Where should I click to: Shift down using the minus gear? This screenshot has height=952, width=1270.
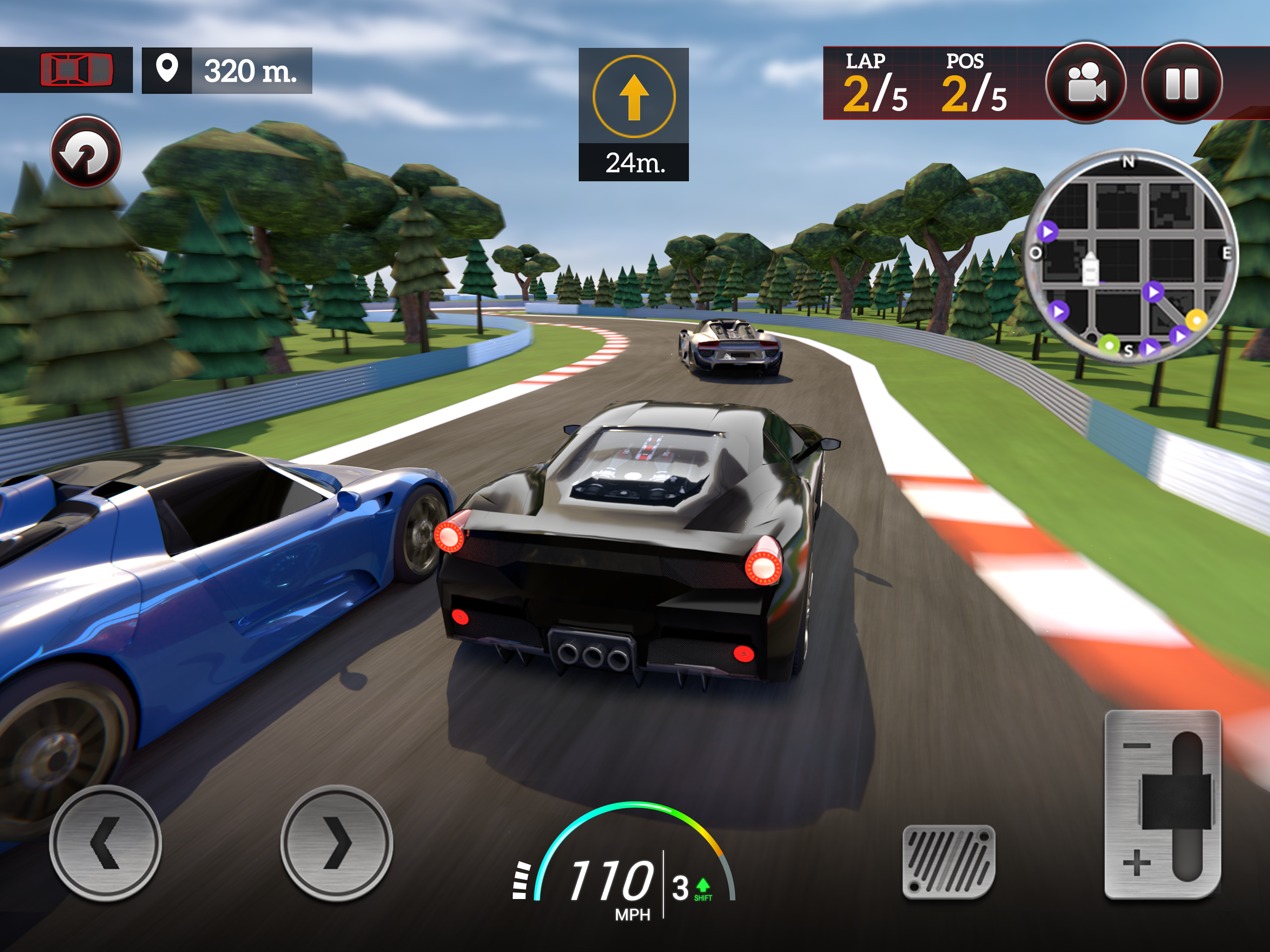[1137, 746]
